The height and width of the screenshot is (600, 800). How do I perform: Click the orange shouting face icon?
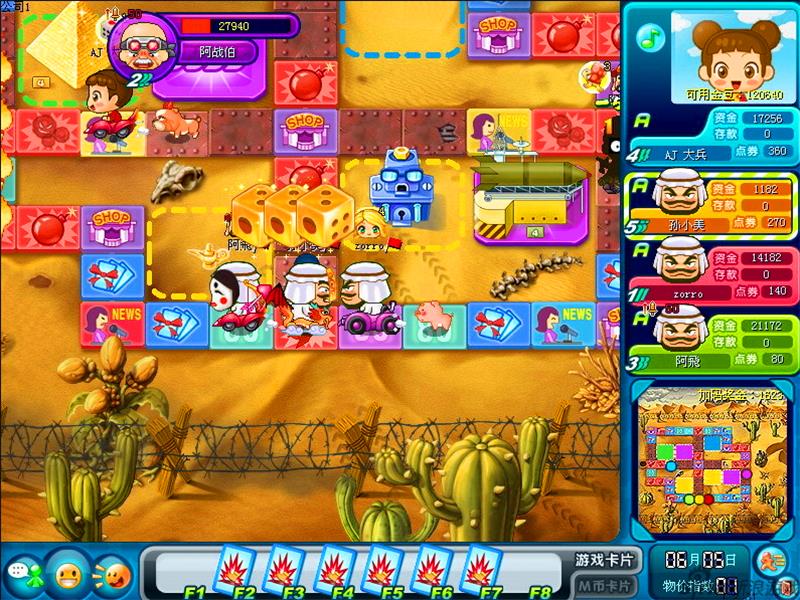tap(114, 575)
